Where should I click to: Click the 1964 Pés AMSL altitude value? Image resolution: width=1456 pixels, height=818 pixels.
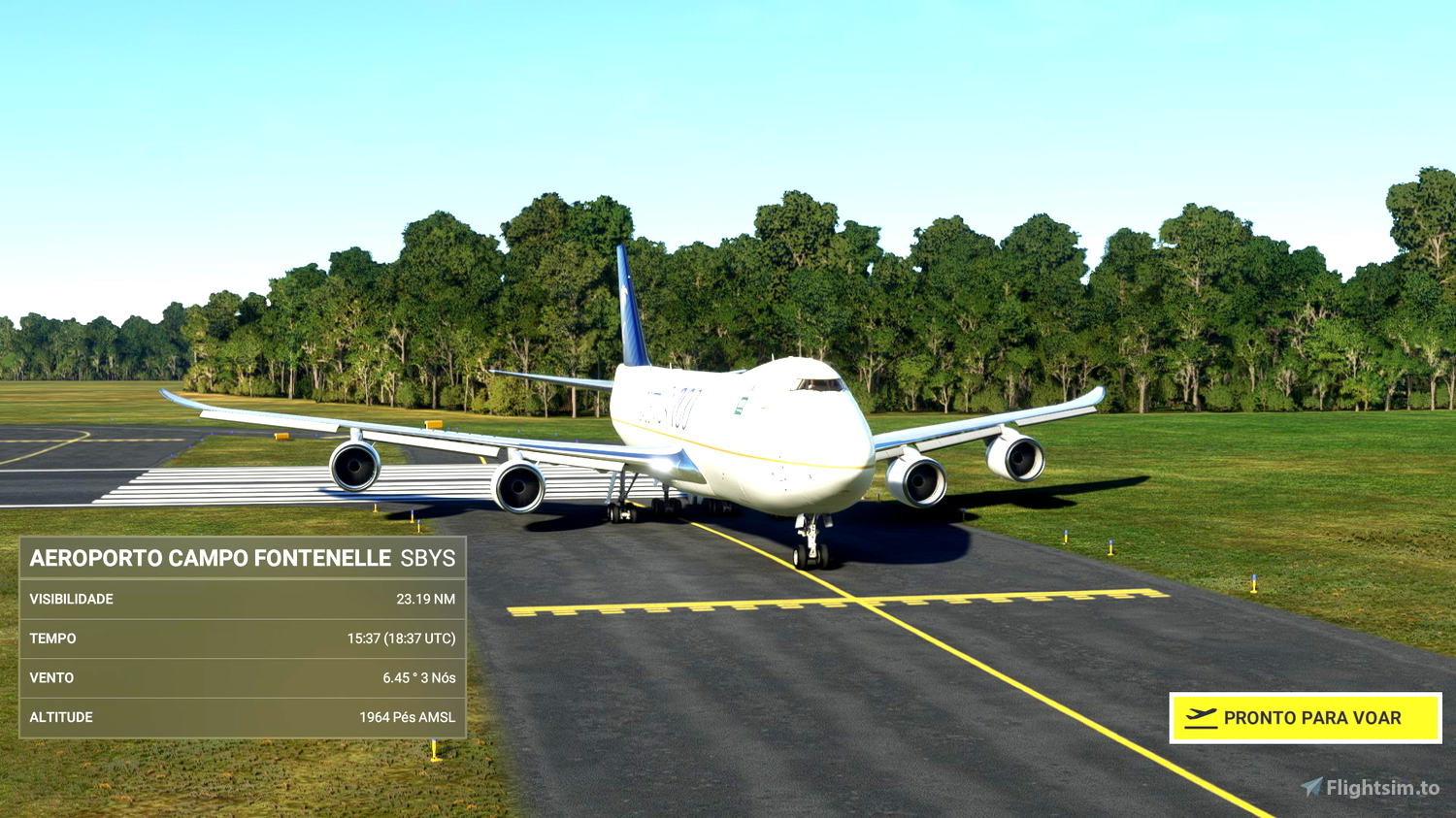coord(407,717)
